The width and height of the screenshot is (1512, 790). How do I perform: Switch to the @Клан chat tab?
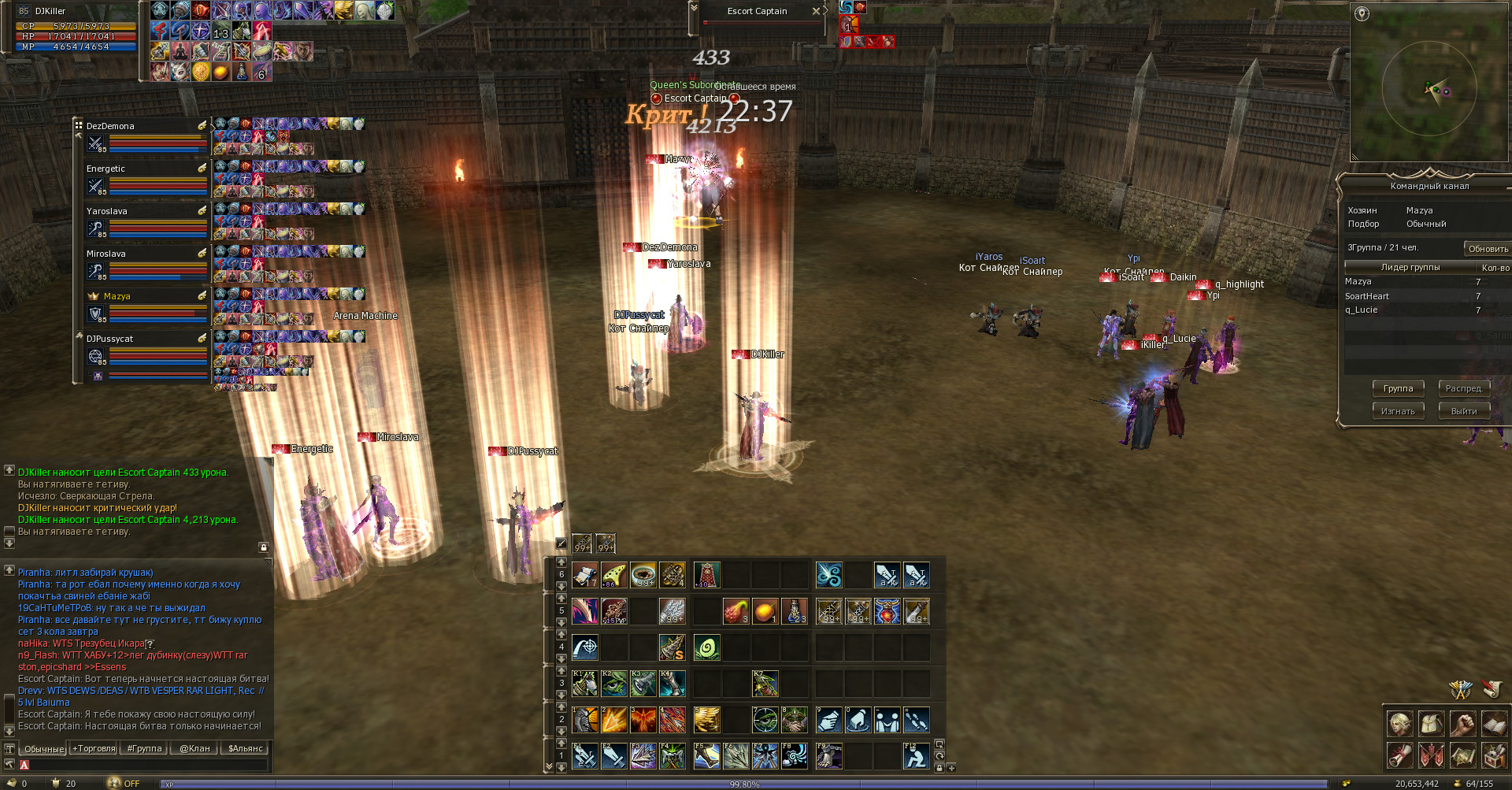(x=195, y=748)
